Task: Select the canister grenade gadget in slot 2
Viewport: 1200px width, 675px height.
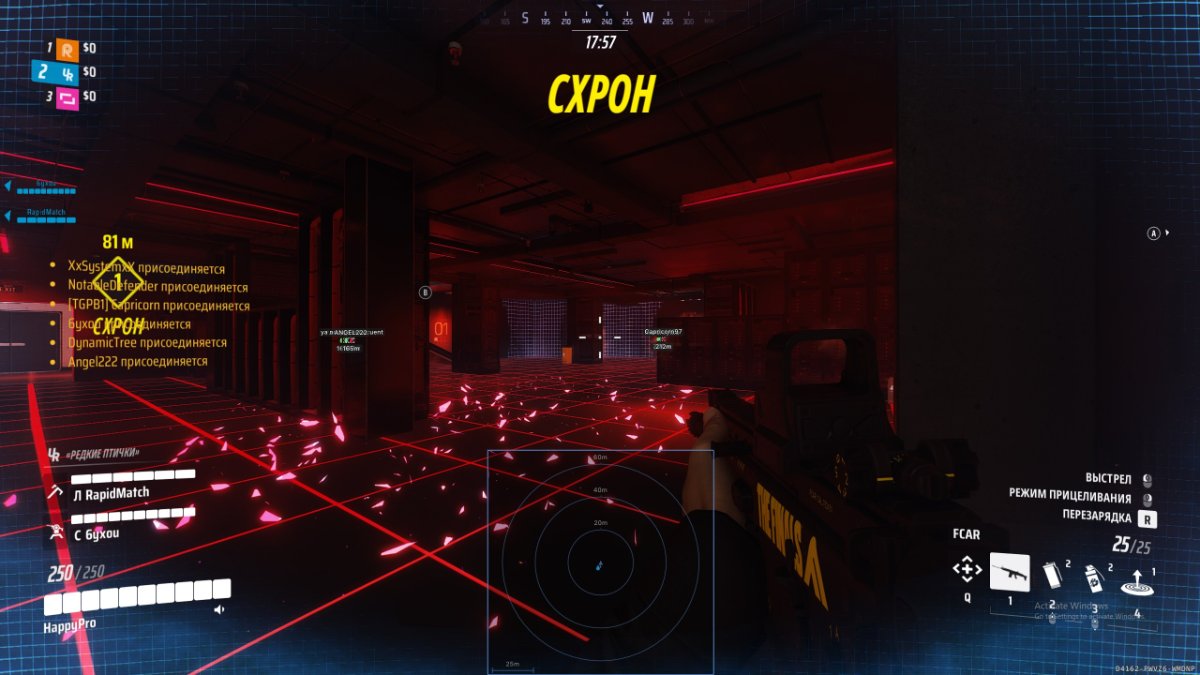Action: (x=1051, y=574)
